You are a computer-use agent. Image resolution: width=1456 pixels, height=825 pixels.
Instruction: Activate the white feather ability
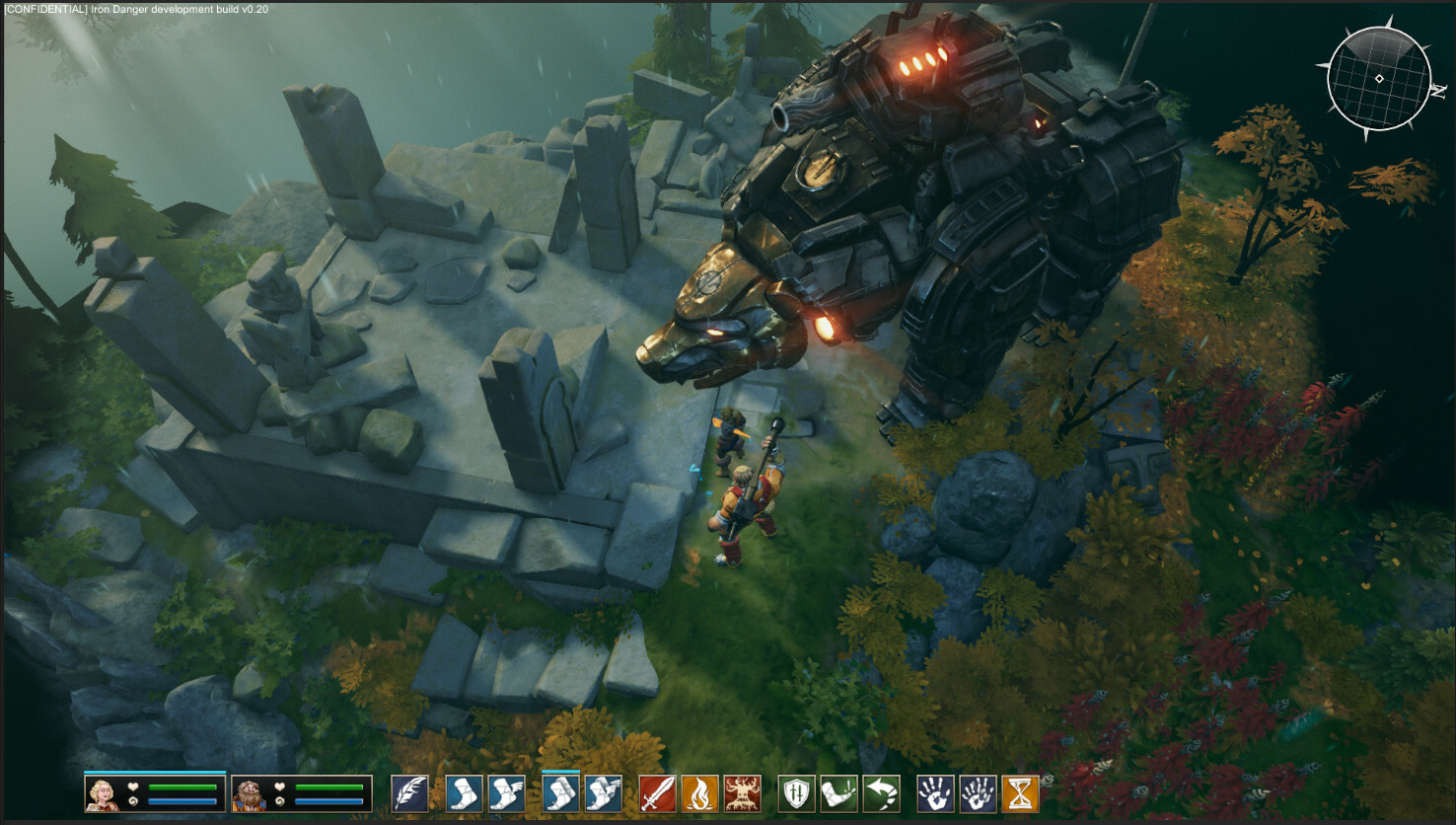(409, 793)
